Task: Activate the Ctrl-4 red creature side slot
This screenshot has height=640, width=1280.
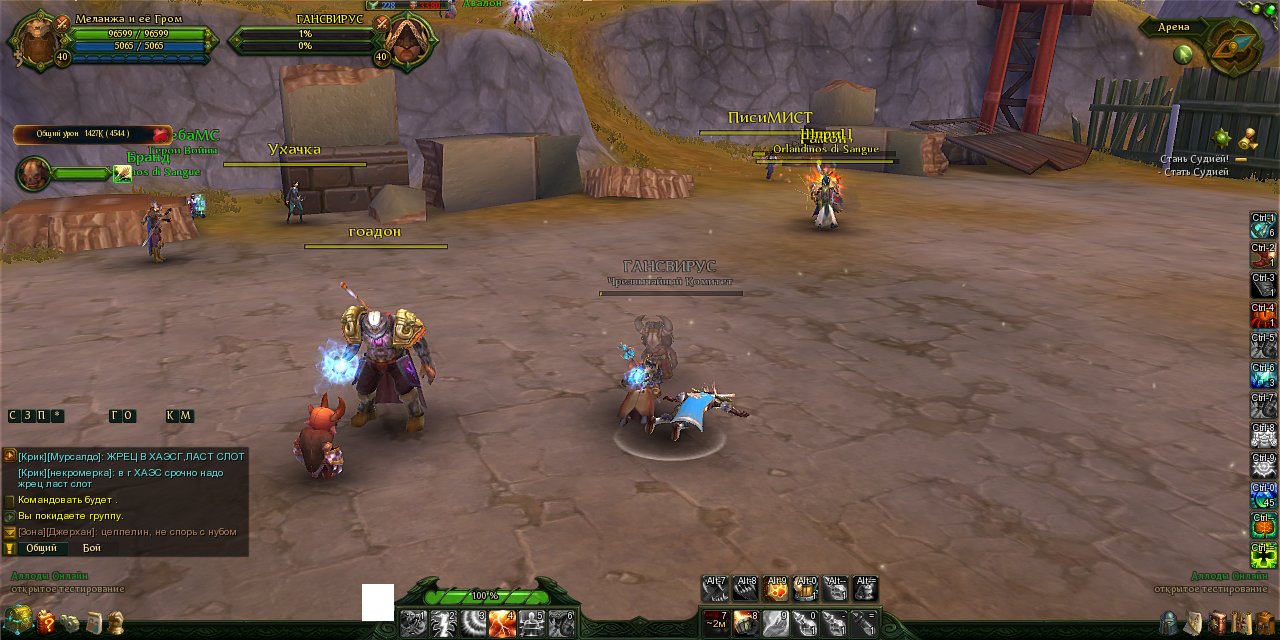Action: pyautogui.click(x=1264, y=316)
